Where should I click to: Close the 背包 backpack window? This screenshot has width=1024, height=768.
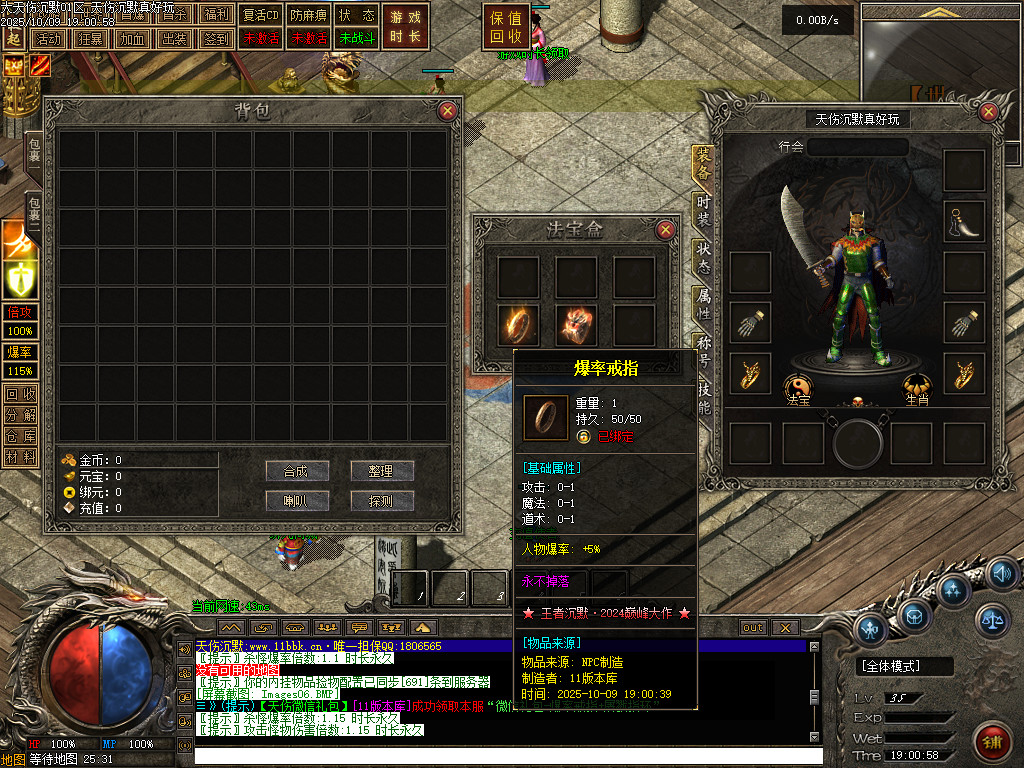pos(447,111)
